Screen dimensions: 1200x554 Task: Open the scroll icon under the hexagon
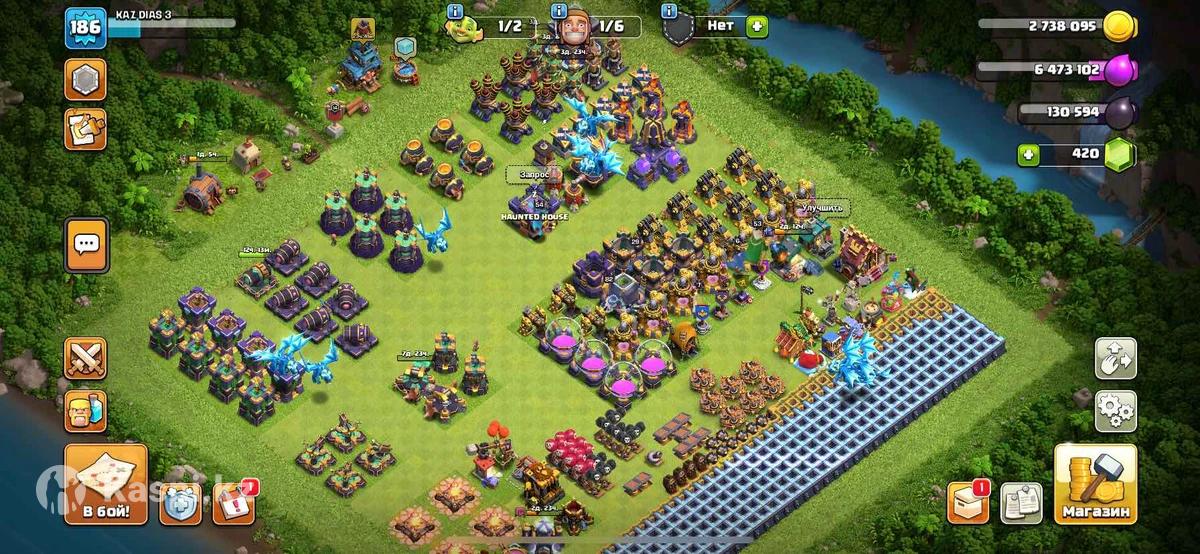86,129
